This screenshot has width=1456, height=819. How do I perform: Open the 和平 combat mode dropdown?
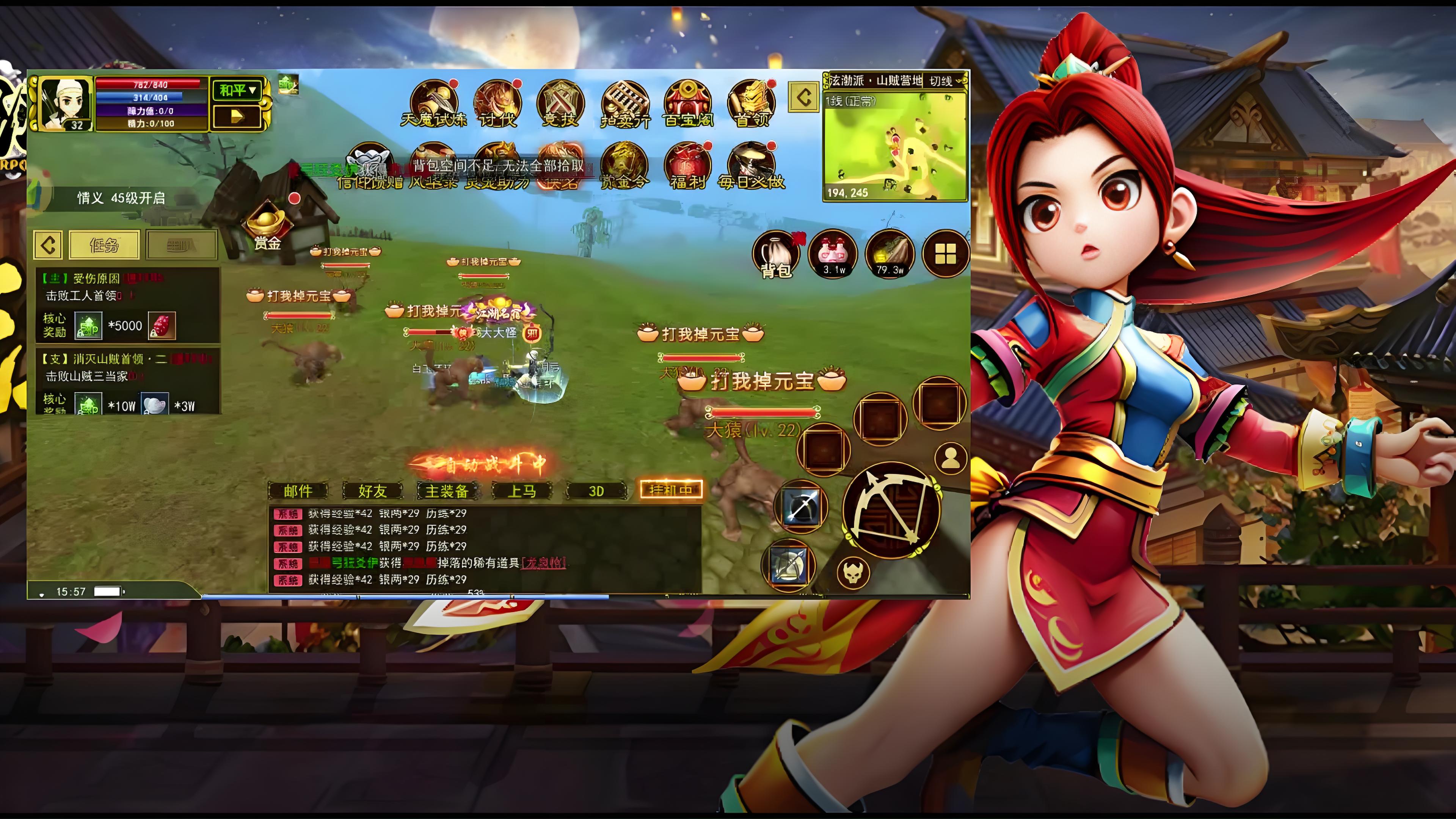237,90
